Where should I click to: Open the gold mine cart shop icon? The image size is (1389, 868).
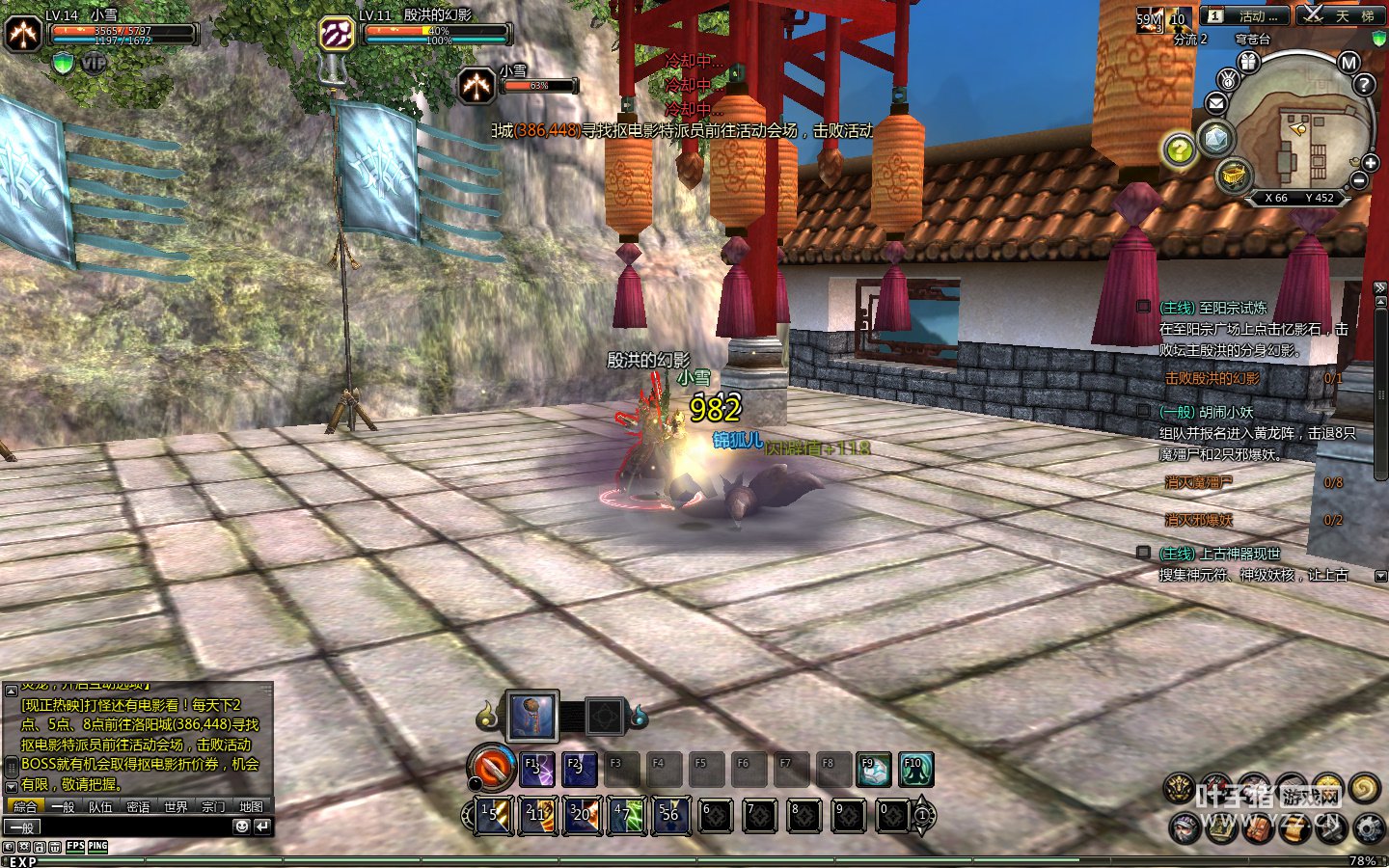pos(1234,175)
